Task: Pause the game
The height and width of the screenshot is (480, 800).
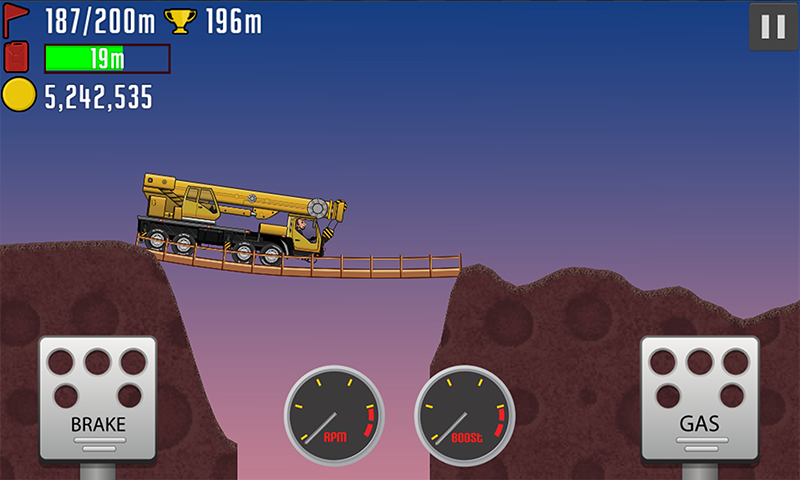Action: pyautogui.click(x=773, y=27)
